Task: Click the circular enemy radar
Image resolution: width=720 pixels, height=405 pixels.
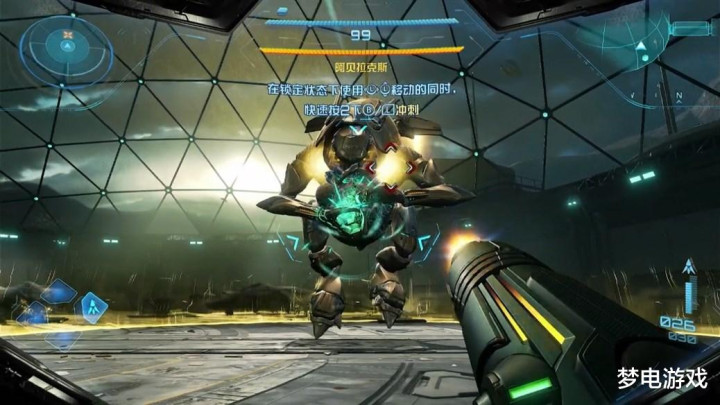Action: click(x=68, y=44)
